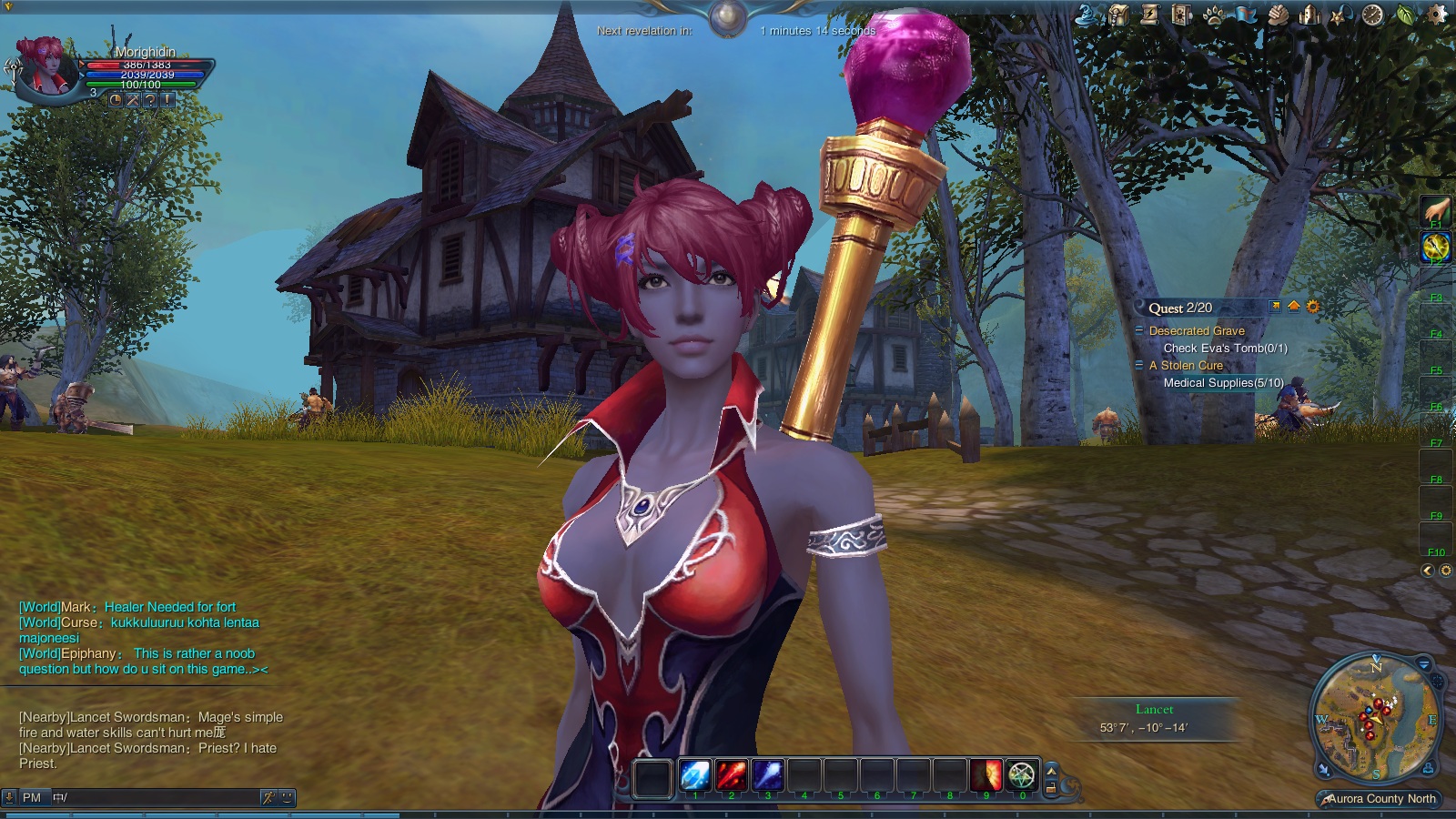Viewport: 1456px width, 819px height.
Task: Select the Desecrated Grave quest
Action: 1197,331
